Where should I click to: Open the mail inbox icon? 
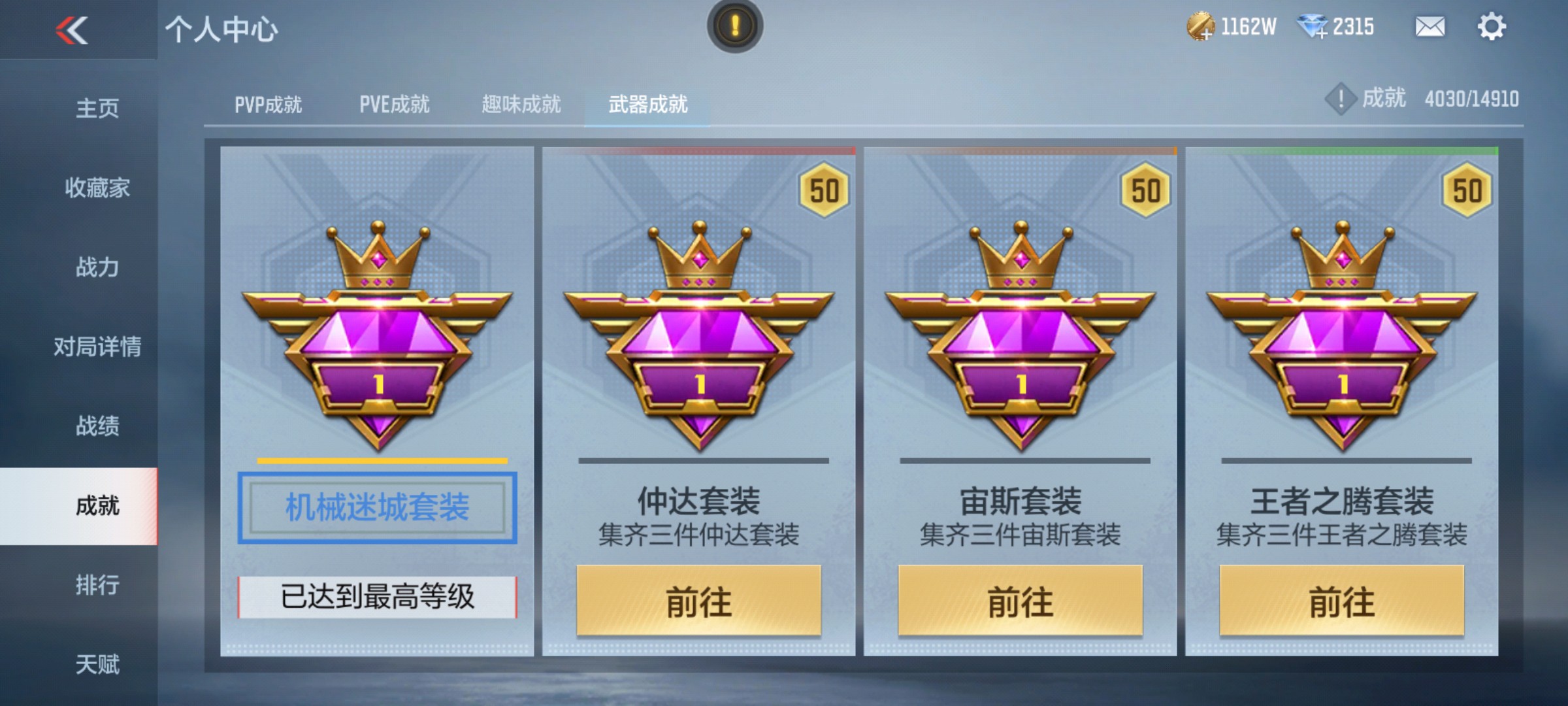point(1429,27)
